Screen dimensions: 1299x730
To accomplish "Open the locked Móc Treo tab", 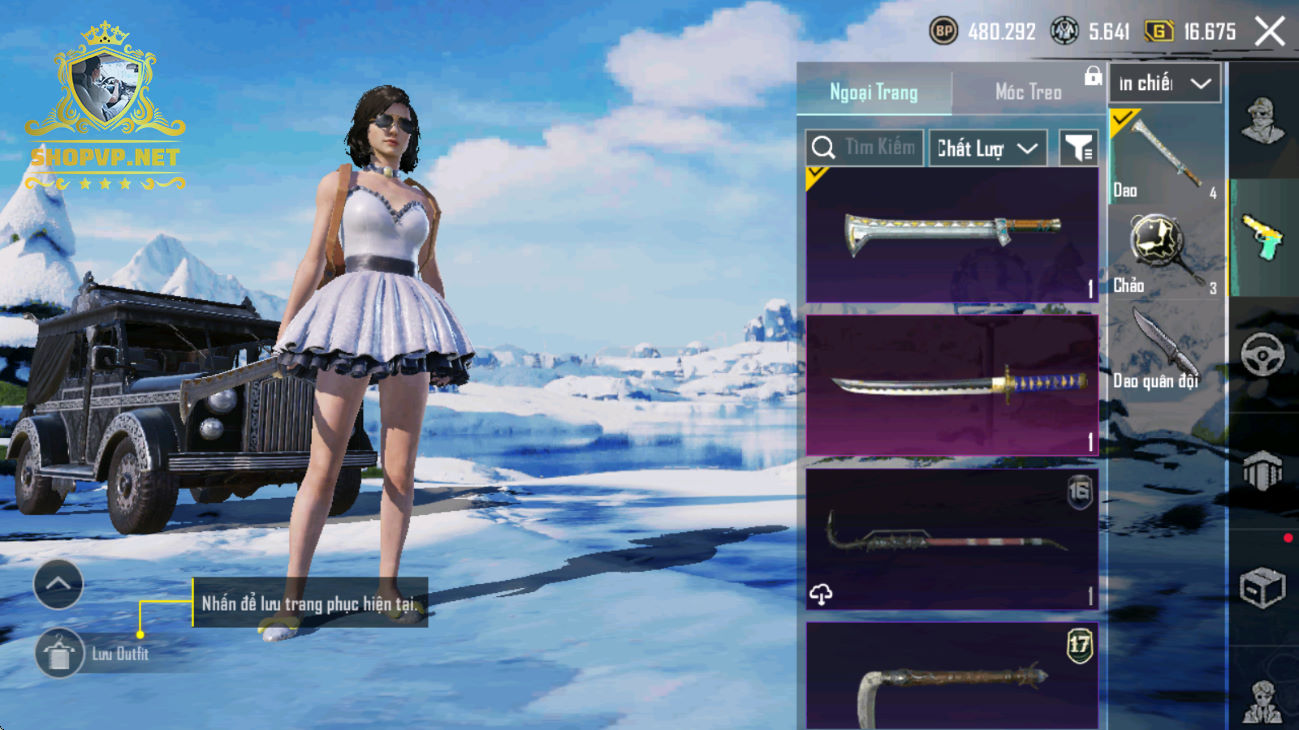I will click(x=1029, y=92).
